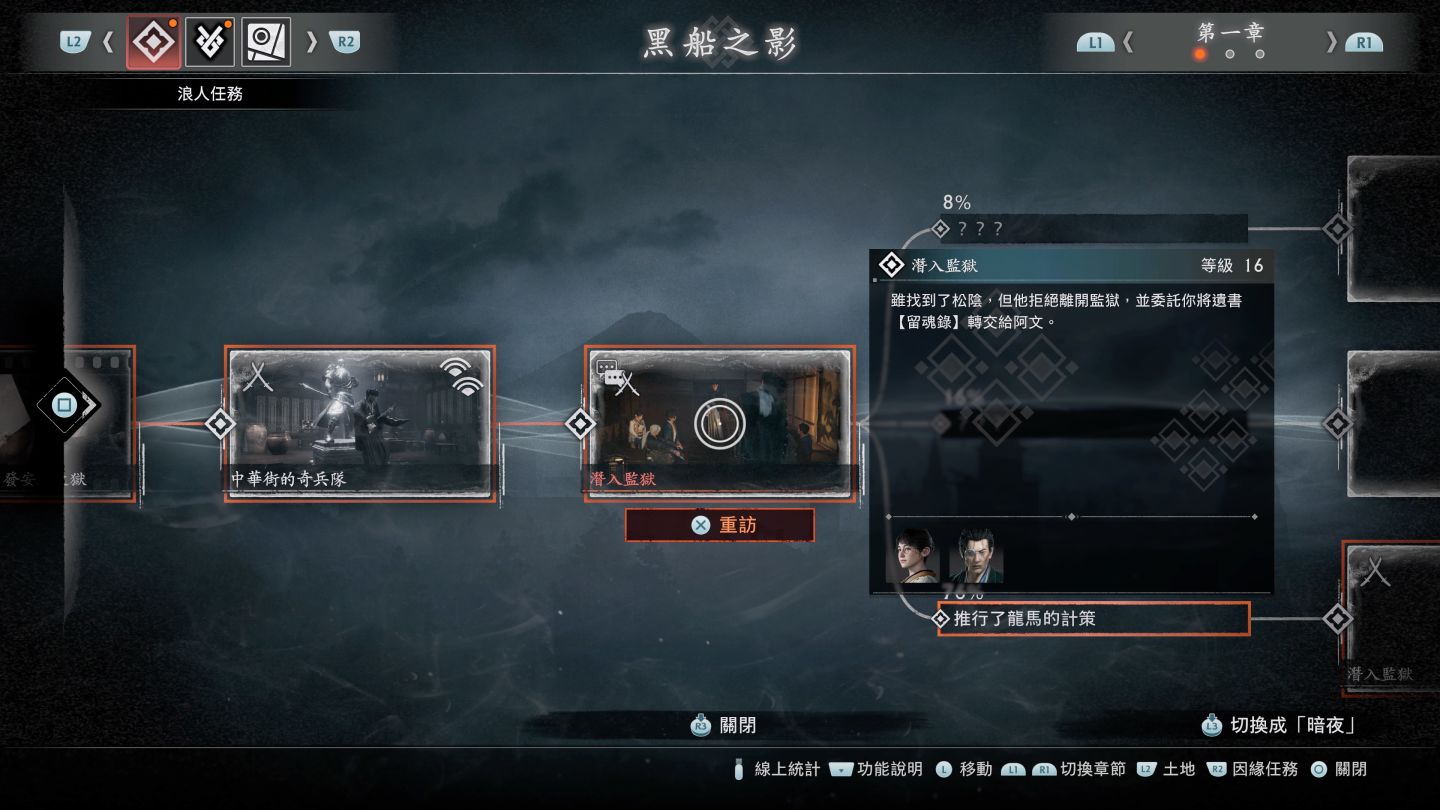
Task: Go to next chapter with right arrow
Action: click(x=1331, y=42)
